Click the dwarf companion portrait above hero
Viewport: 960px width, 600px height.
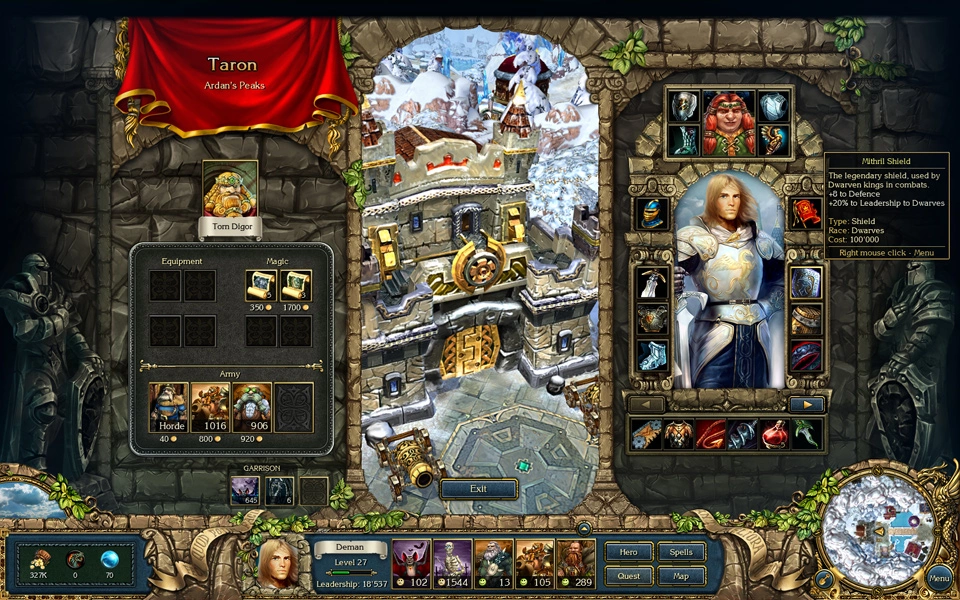click(728, 122)
